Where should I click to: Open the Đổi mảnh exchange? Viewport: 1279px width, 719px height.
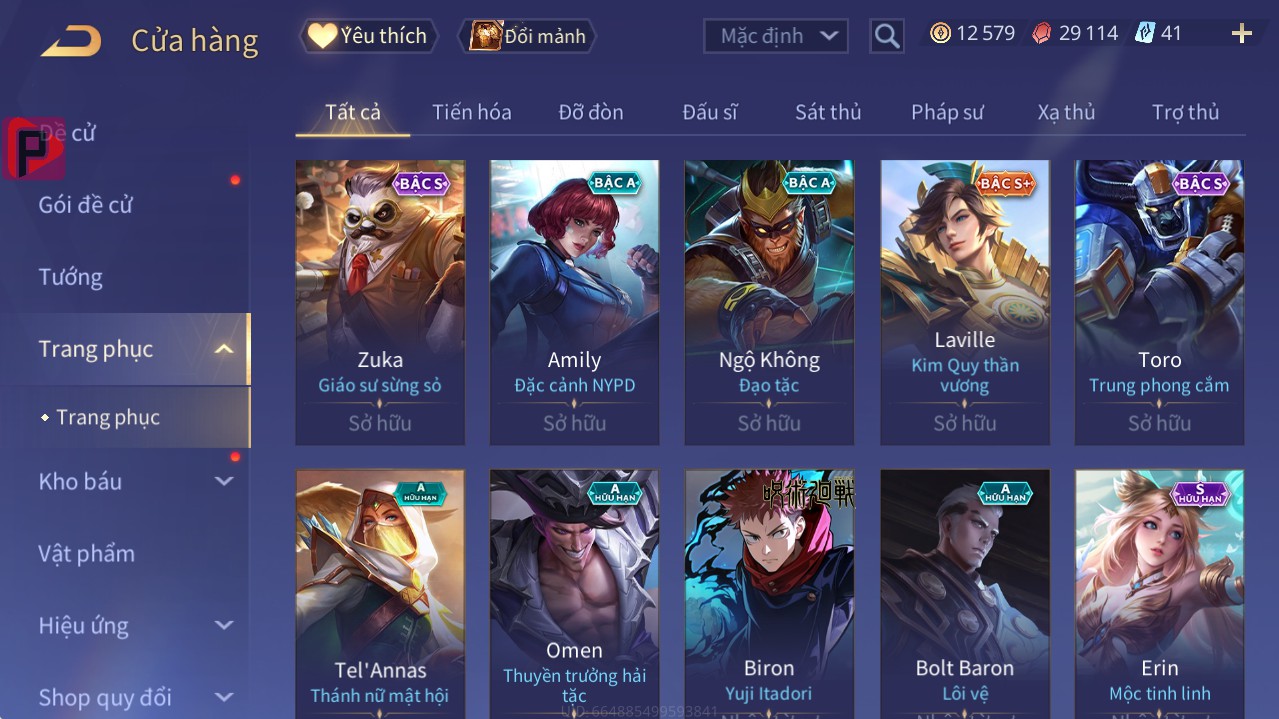(x=528, y=37)
